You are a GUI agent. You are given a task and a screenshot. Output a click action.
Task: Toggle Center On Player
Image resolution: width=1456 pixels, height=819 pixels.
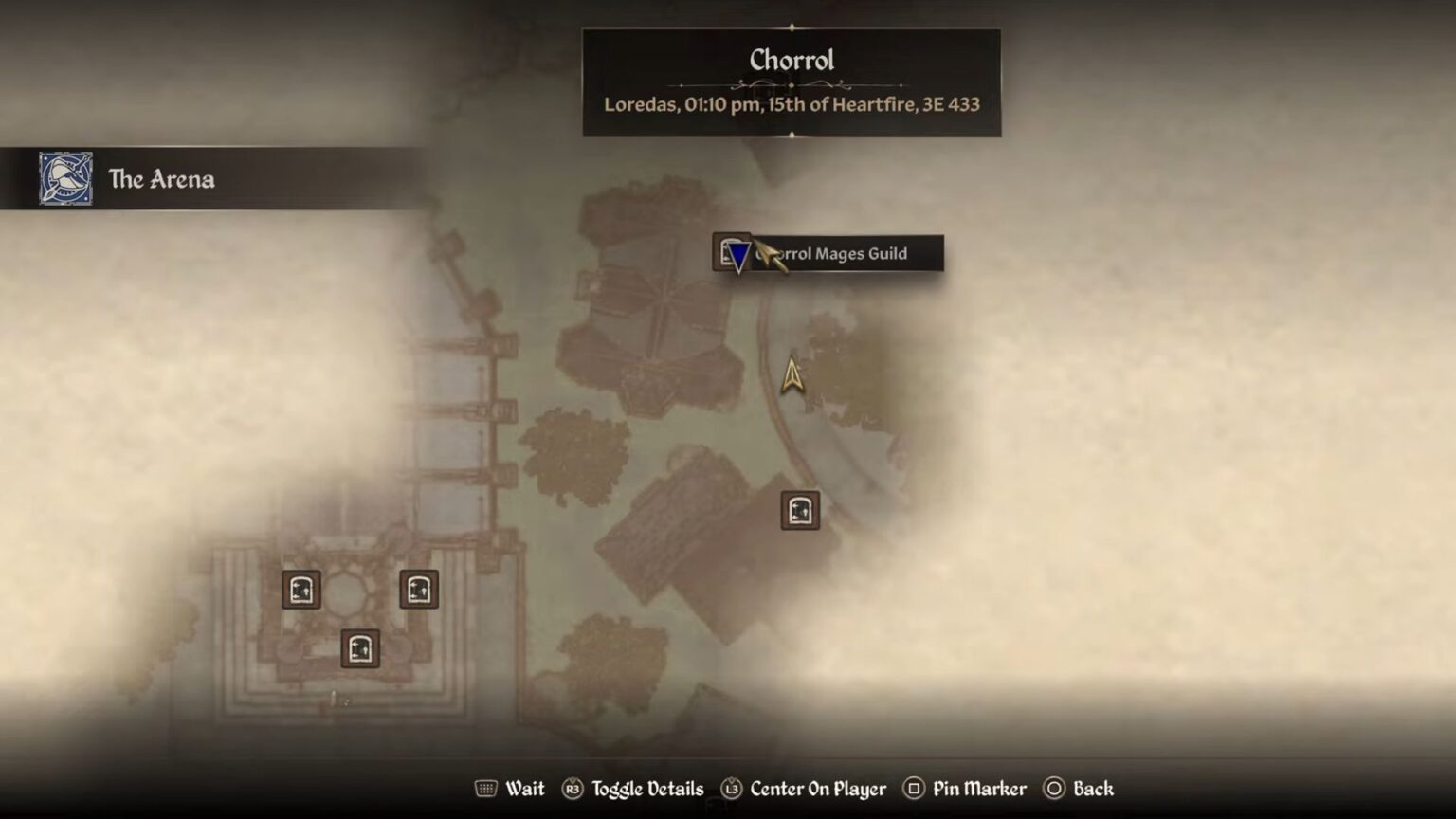[x=817, y=789]
